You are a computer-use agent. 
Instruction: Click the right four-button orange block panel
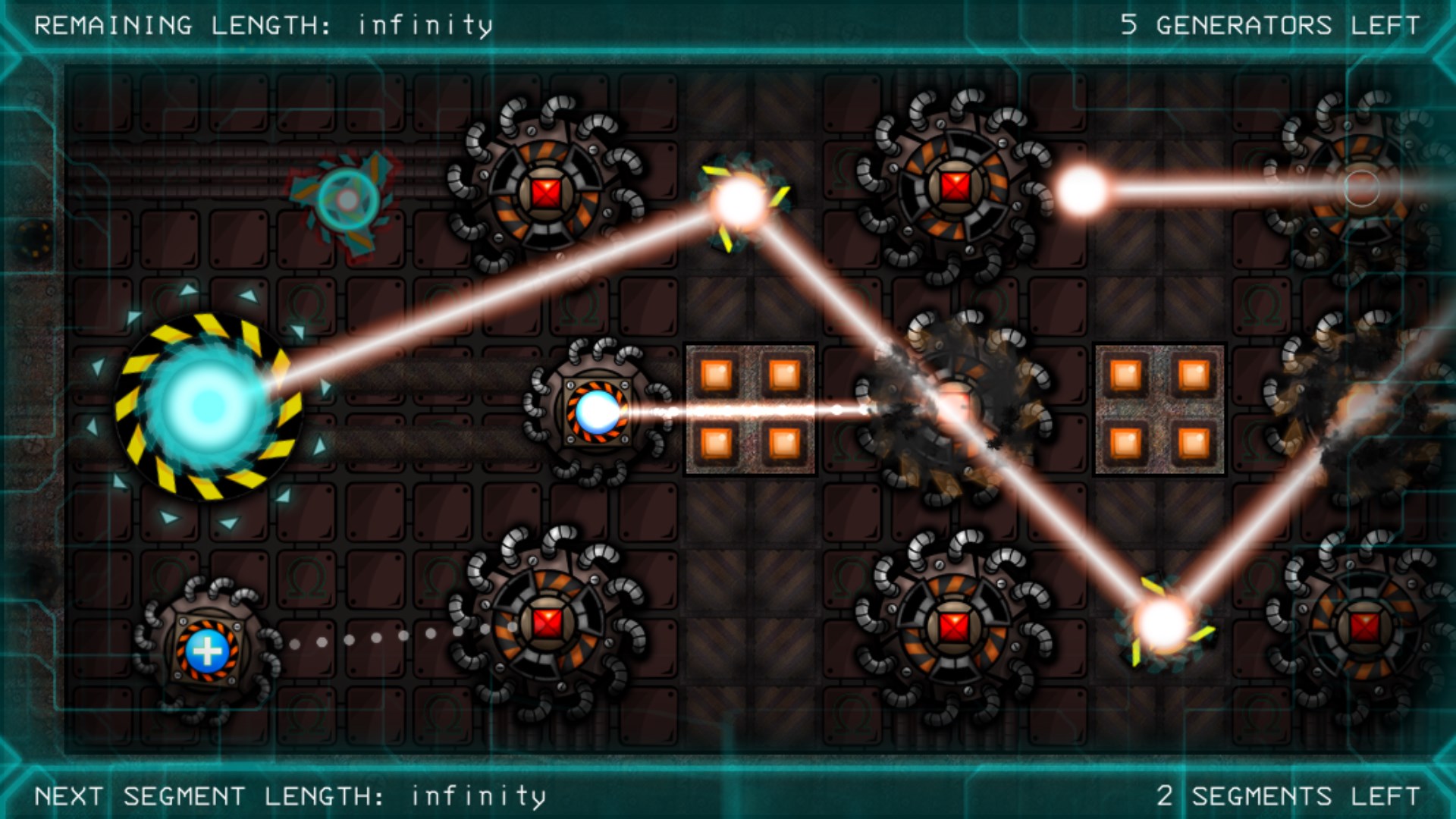(1160, 409)
